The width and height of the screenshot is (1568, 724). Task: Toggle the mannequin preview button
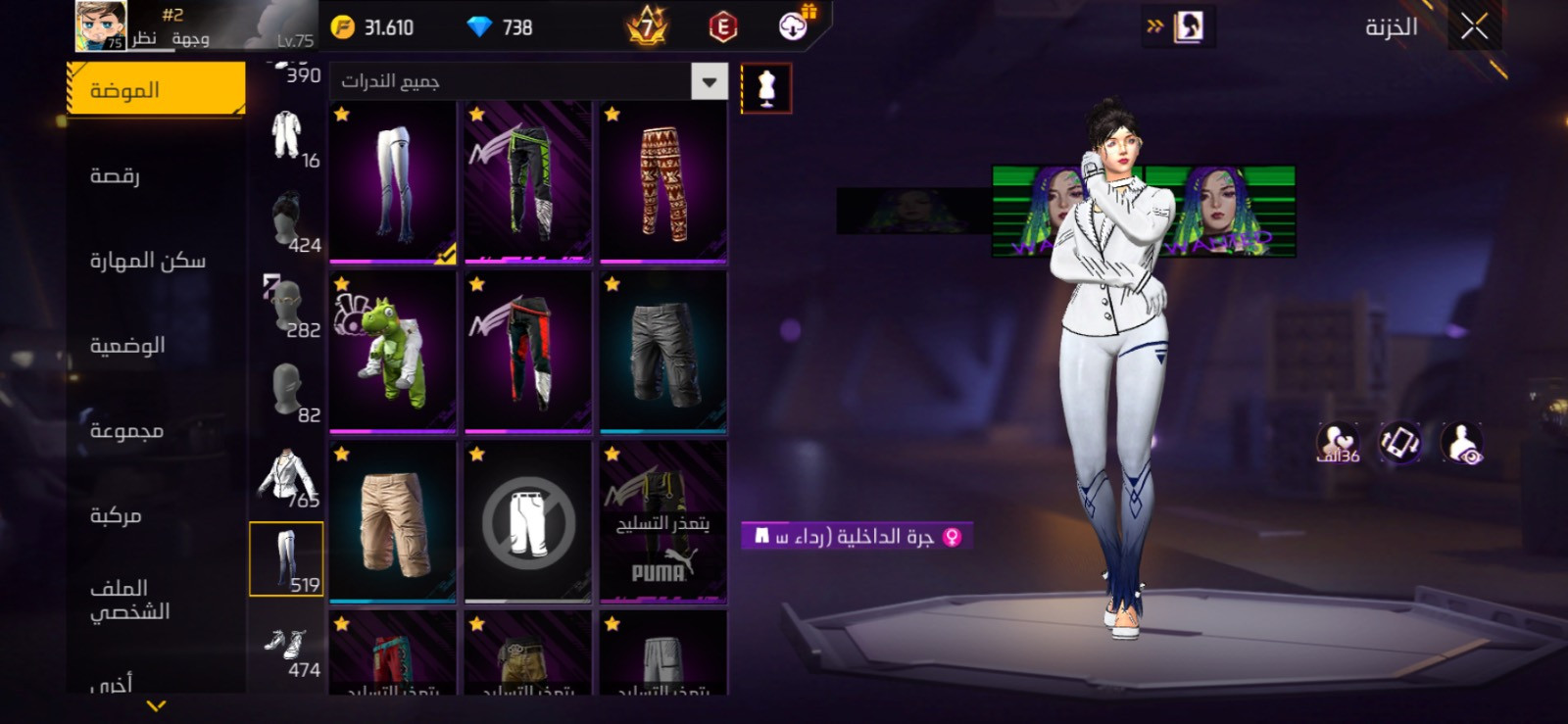pyautogui.click(x=765, y=89)
